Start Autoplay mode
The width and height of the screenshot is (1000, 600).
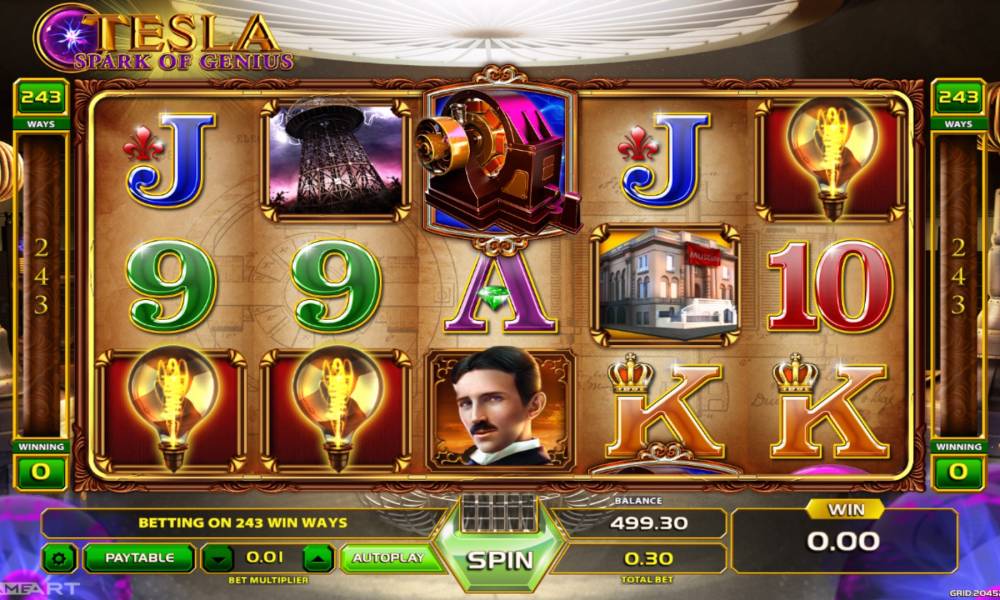(x=389, y=558)
